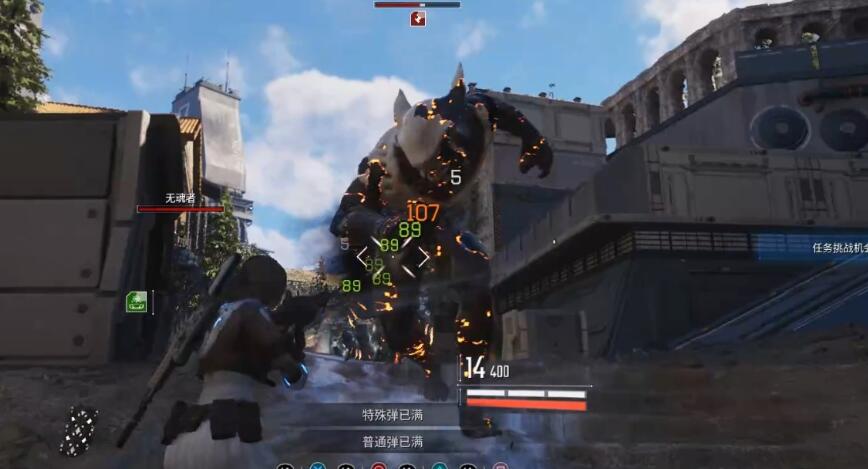Select the green item icon beside the player
This screenshot has height=469, width=868.
click(136, 301)
